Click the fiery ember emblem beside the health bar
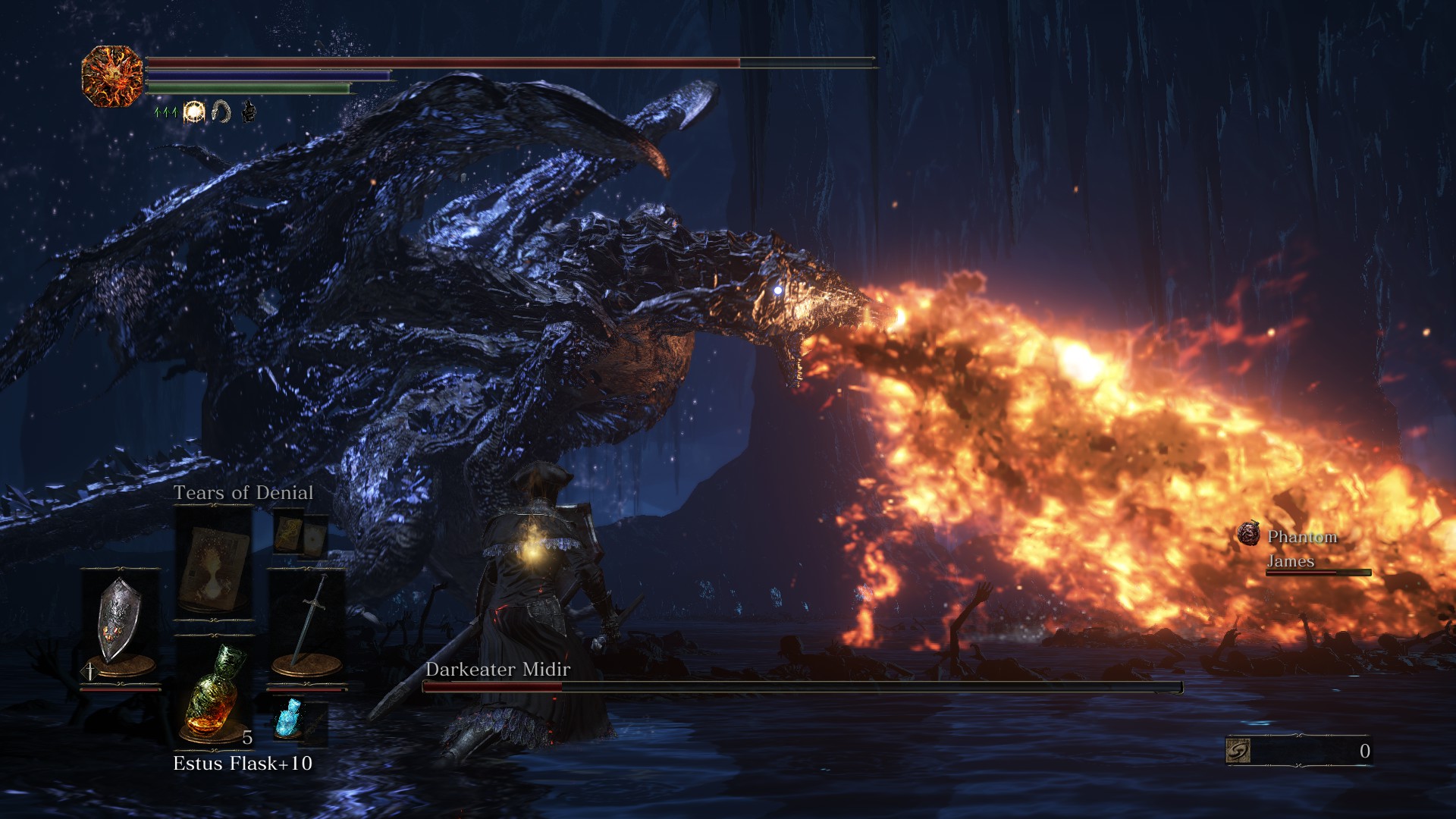The image size is (1456, 819). 112,77
